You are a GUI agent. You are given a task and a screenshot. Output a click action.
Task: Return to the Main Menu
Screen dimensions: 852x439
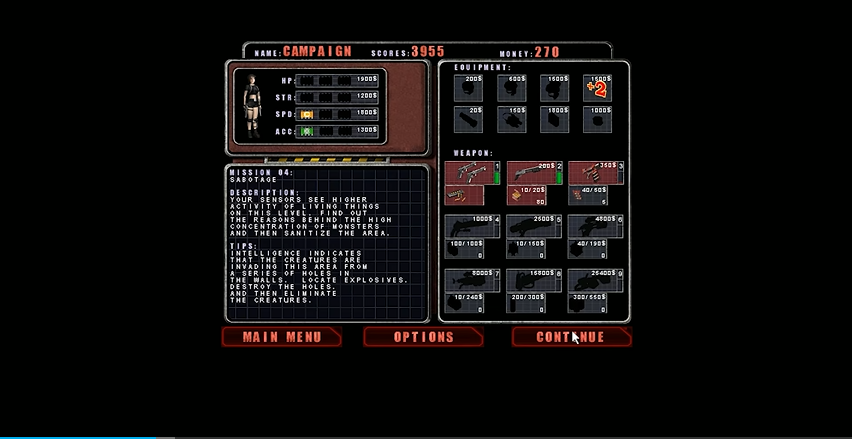(x=282, y=337)
